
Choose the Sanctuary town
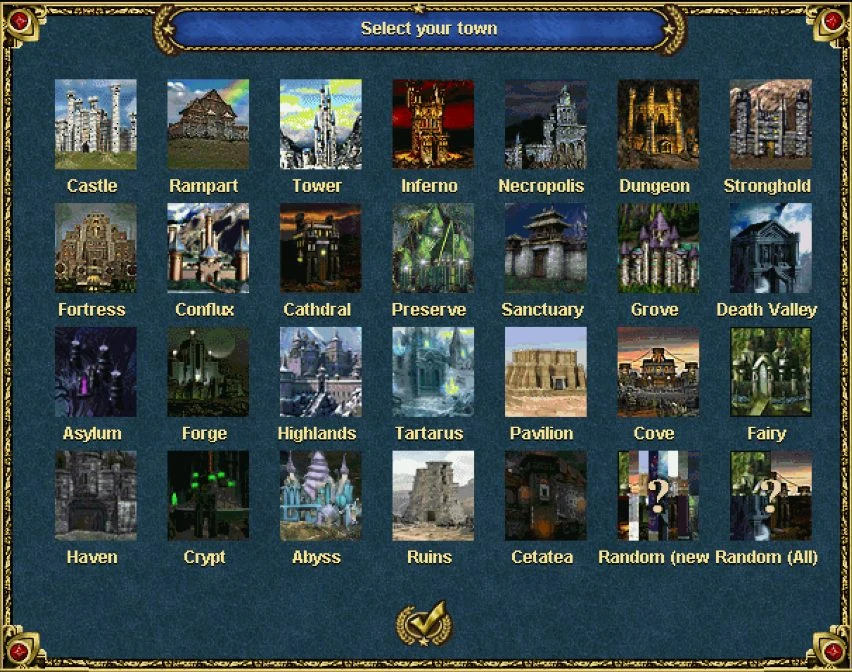point(545,248)
